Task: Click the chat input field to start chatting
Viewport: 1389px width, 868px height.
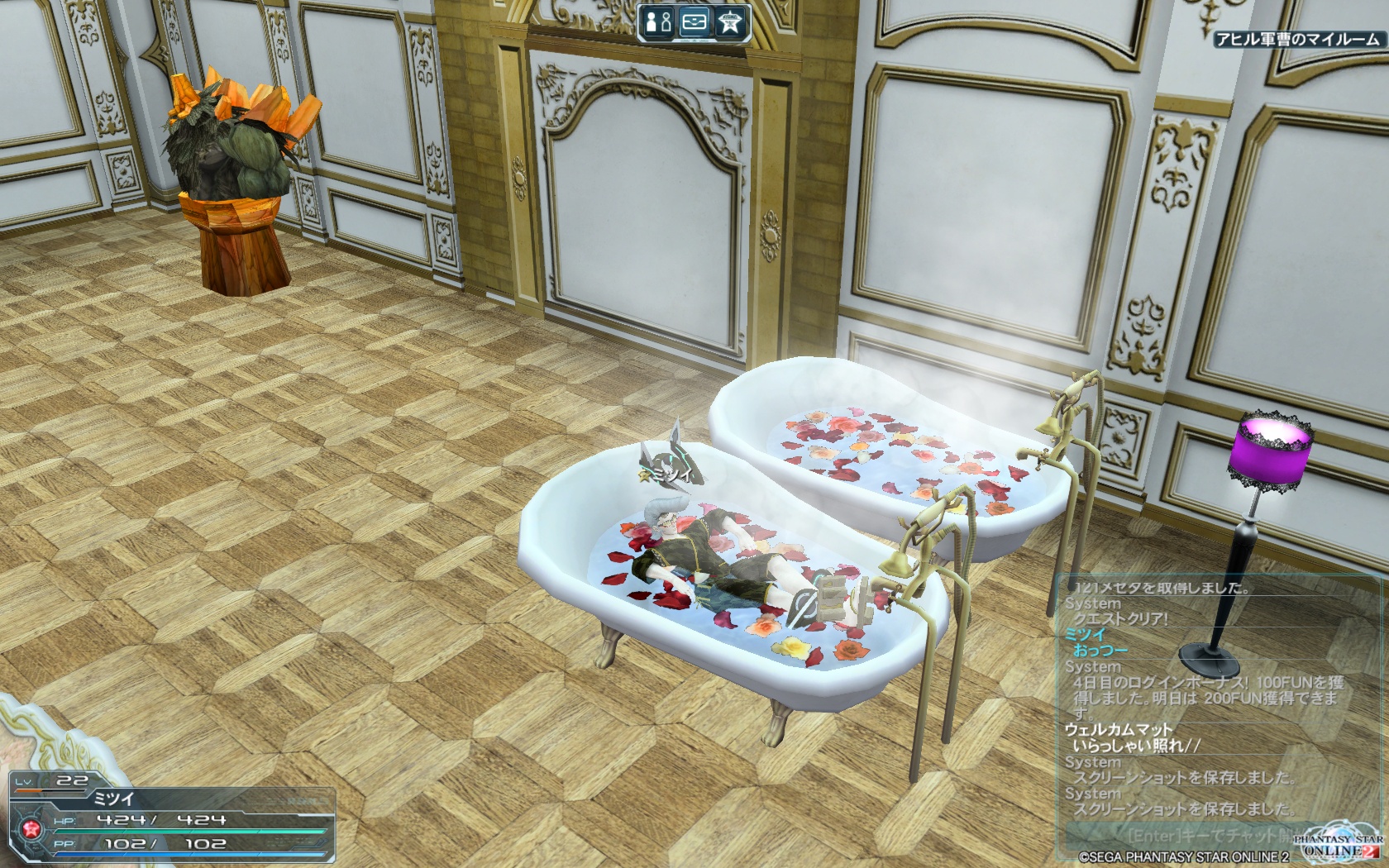Action: click(x=1191, y=835)
